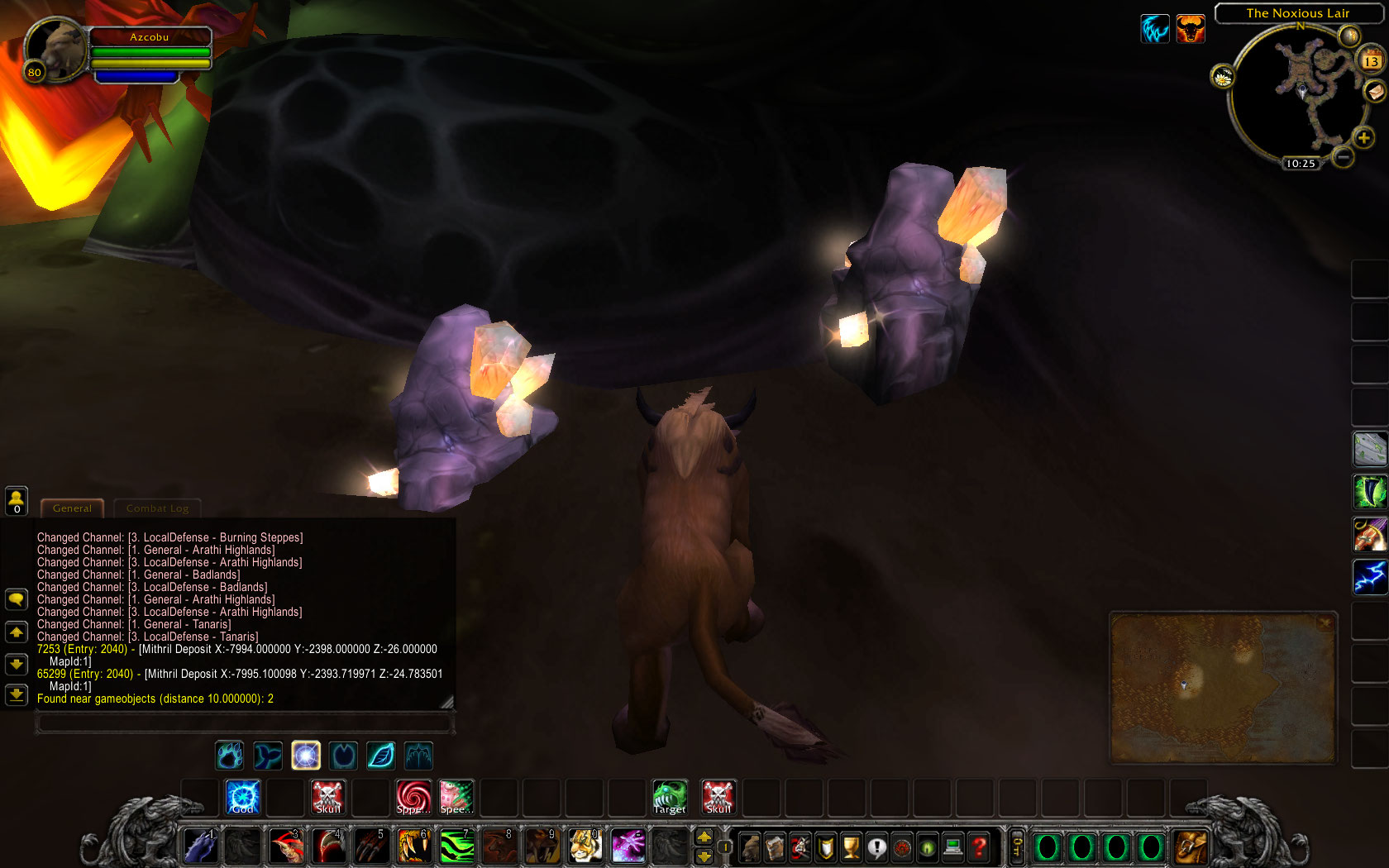The height and width of the screenshot is (868, 1389).
Task: Activate Aquatic Form on the shapeshift bar
Action: click(x=267, y=755)
